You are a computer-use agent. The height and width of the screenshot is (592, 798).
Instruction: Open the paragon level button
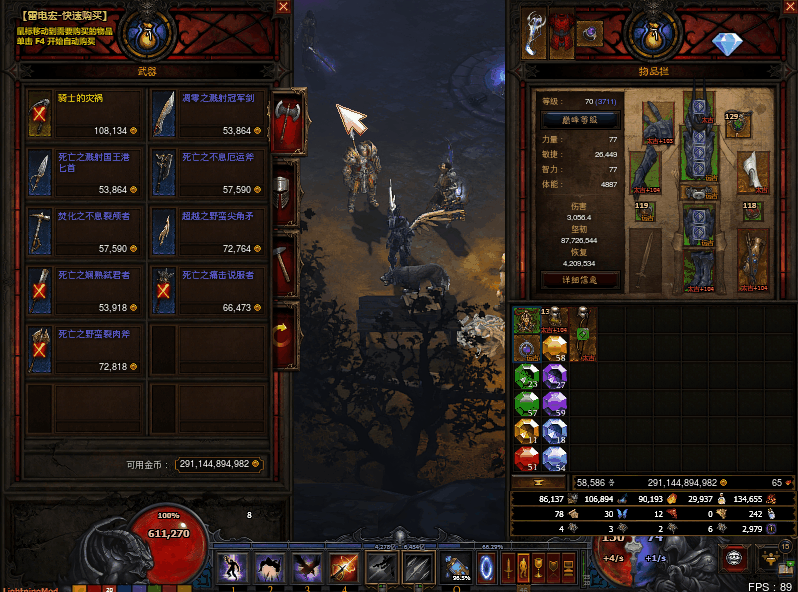click(x=579, y=119)
